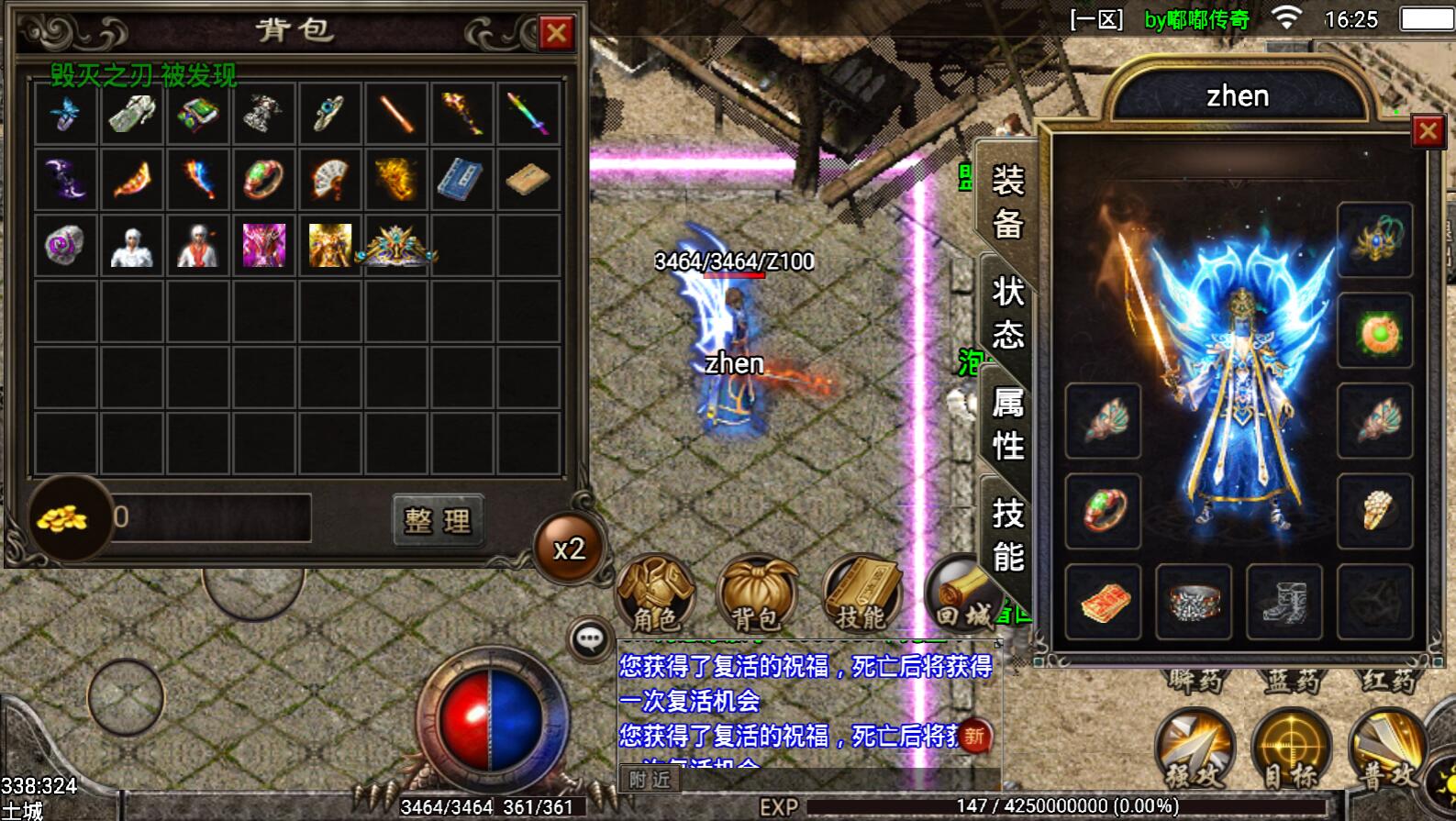Select the equipped red talisman slot
Screen dimensions: 1456x821
coord(1104,602)
